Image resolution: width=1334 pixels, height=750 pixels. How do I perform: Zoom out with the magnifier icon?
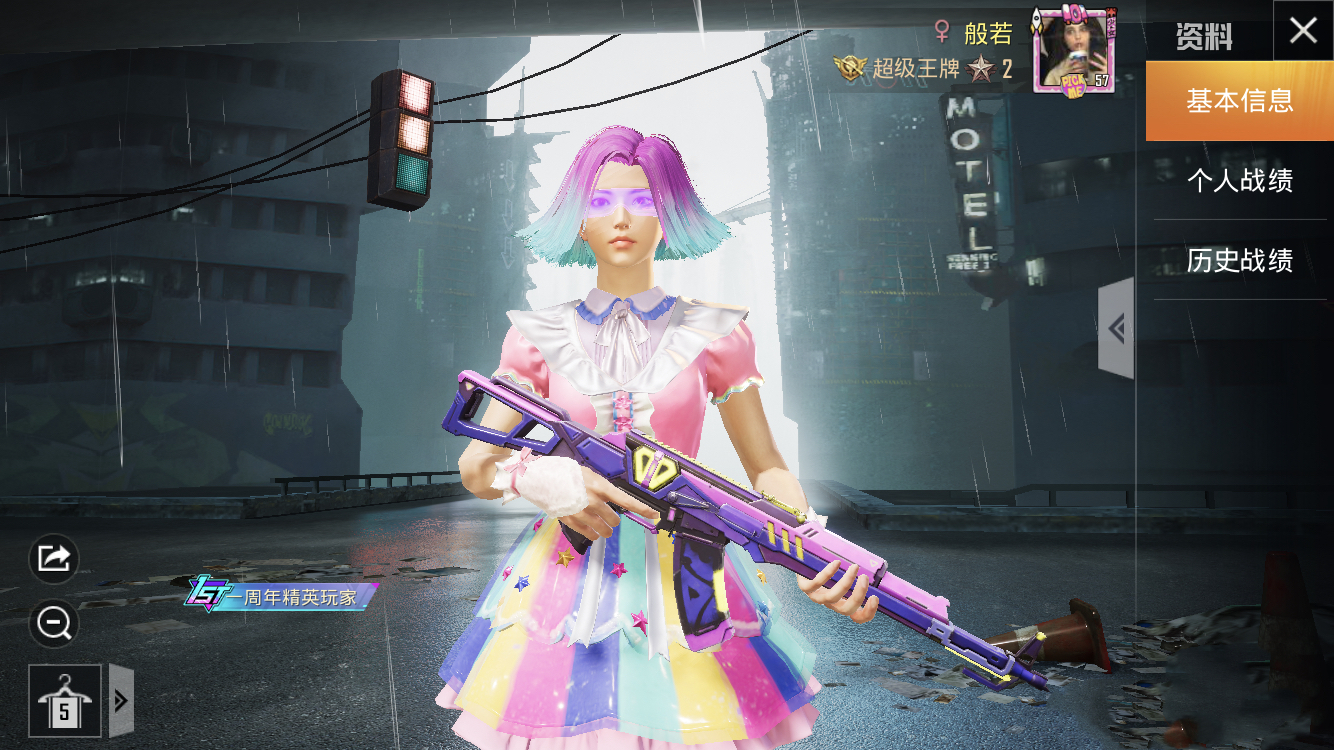[54, 624]
